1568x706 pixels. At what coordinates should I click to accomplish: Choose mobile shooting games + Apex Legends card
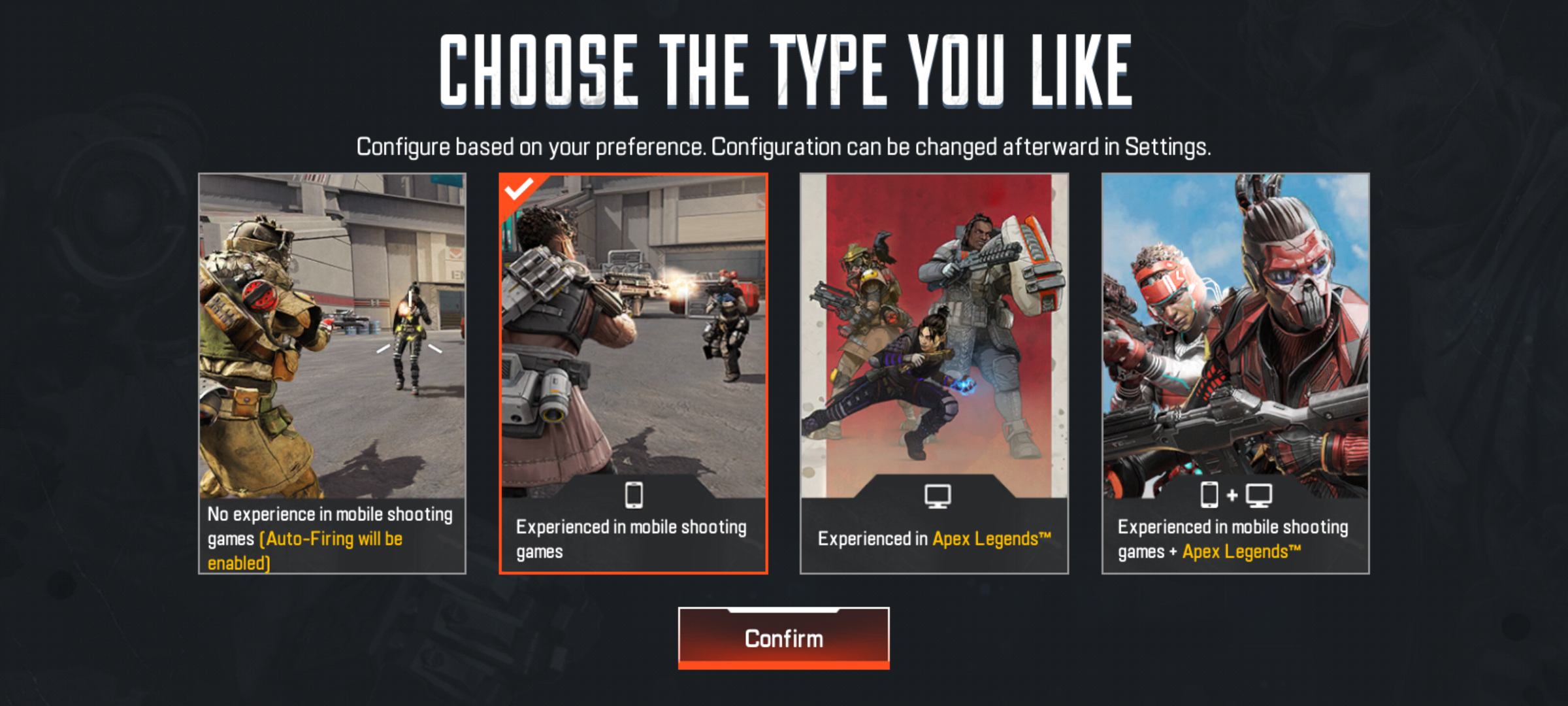click(1235, 373)
